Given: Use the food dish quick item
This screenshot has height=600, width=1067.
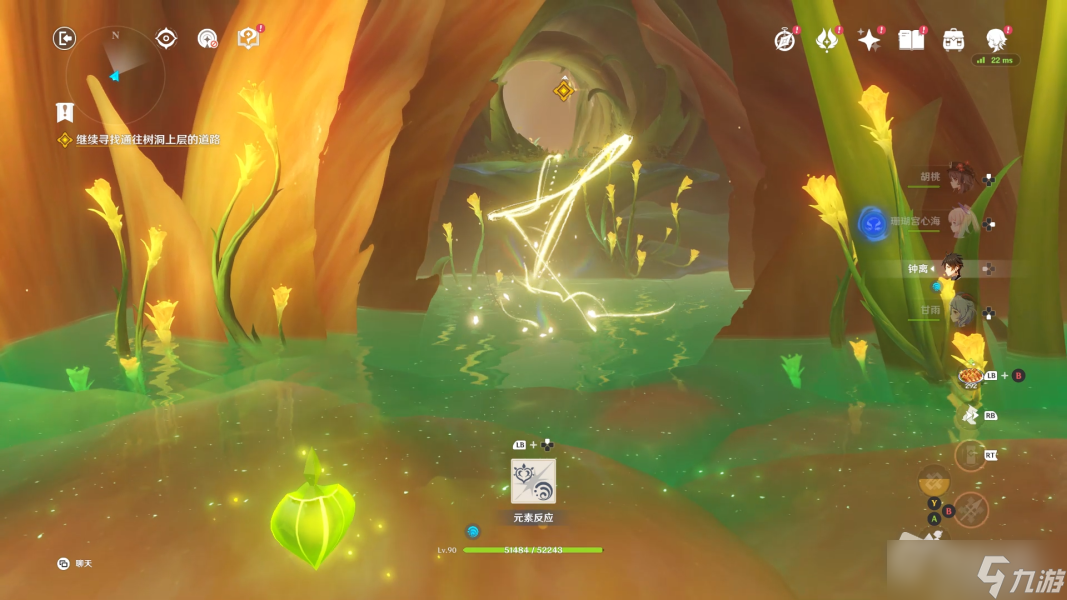Looking at the screenshot, I should (969, 375).
